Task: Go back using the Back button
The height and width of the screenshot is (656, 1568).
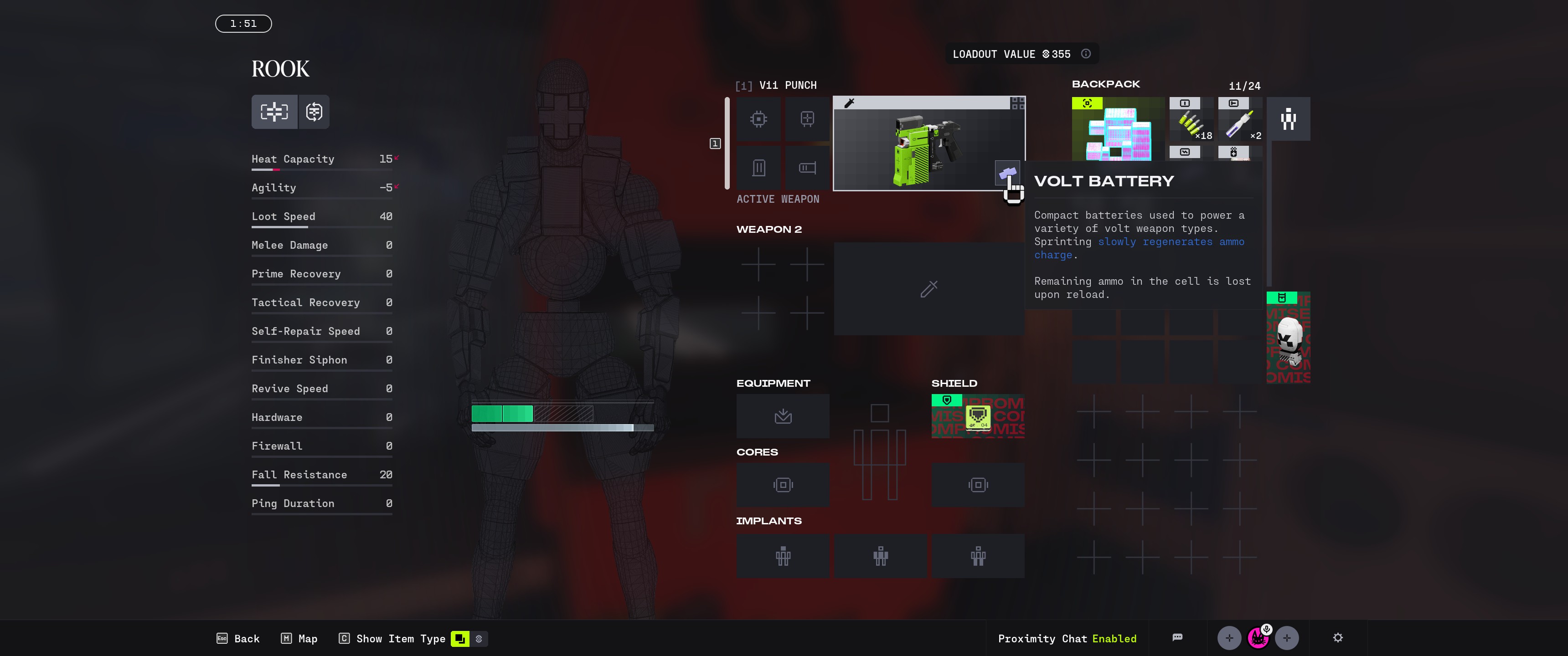Action: pos(238,638)
